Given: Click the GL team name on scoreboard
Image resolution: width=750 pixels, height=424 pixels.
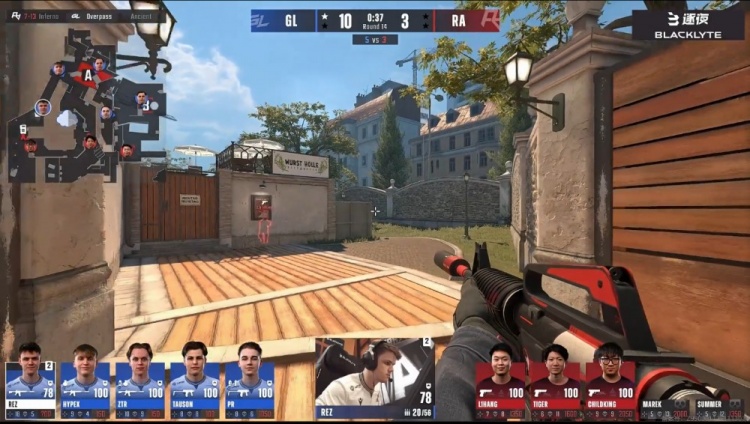Looking at the screenshot, I should pos(291,20).
